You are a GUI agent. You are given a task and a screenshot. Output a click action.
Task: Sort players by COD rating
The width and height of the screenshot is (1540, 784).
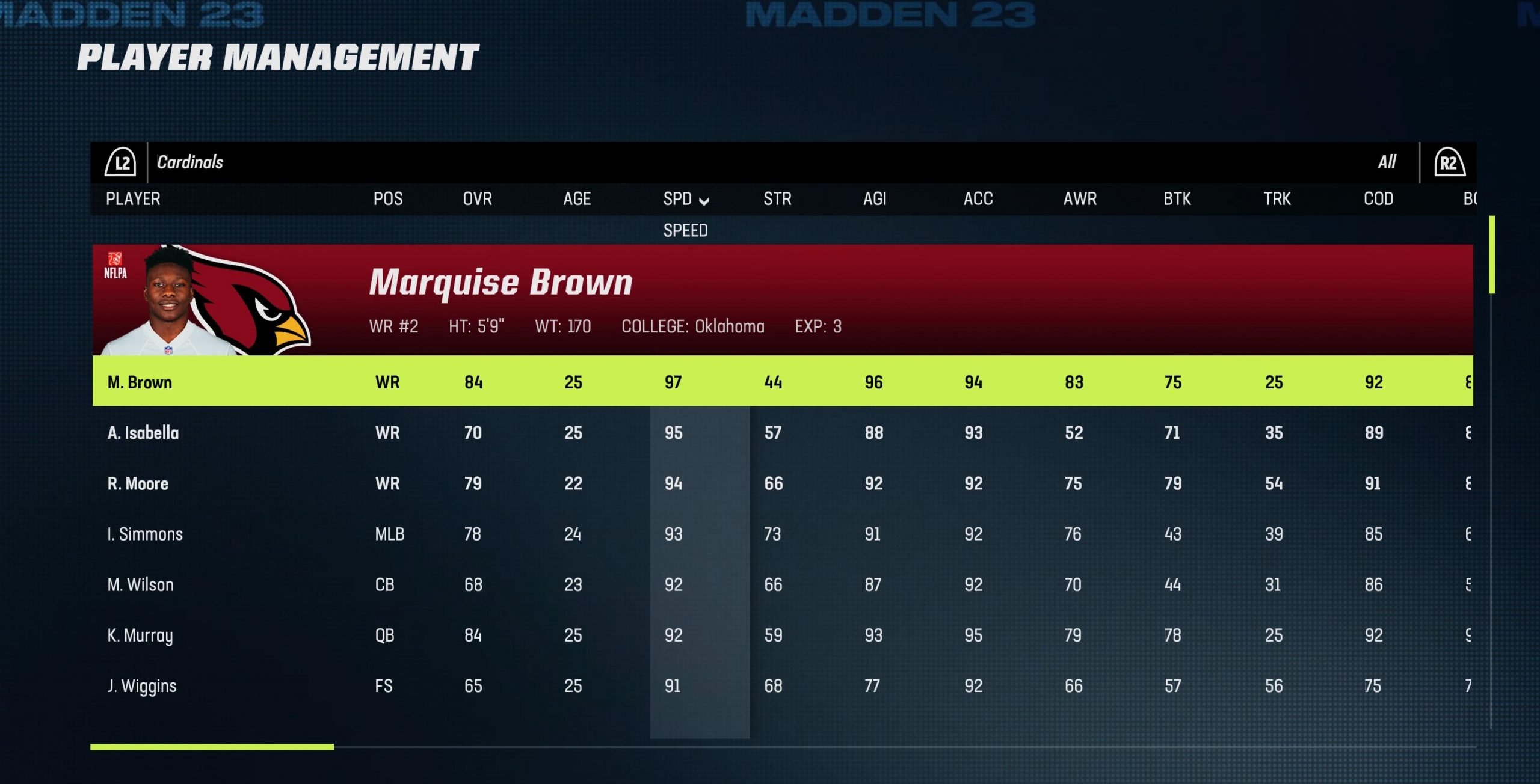pos(1378,199)
